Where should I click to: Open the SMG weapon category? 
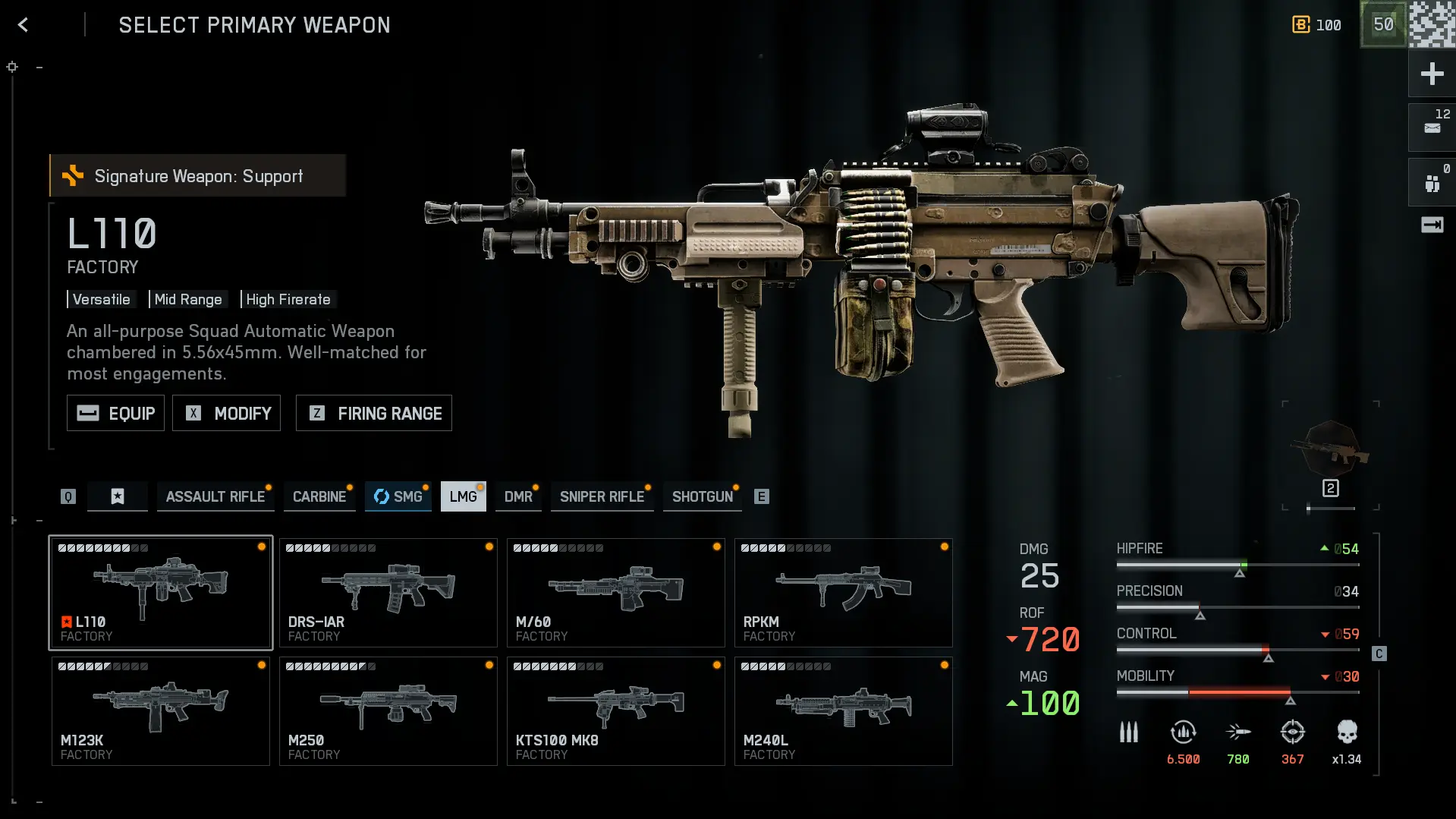point(398,496)
